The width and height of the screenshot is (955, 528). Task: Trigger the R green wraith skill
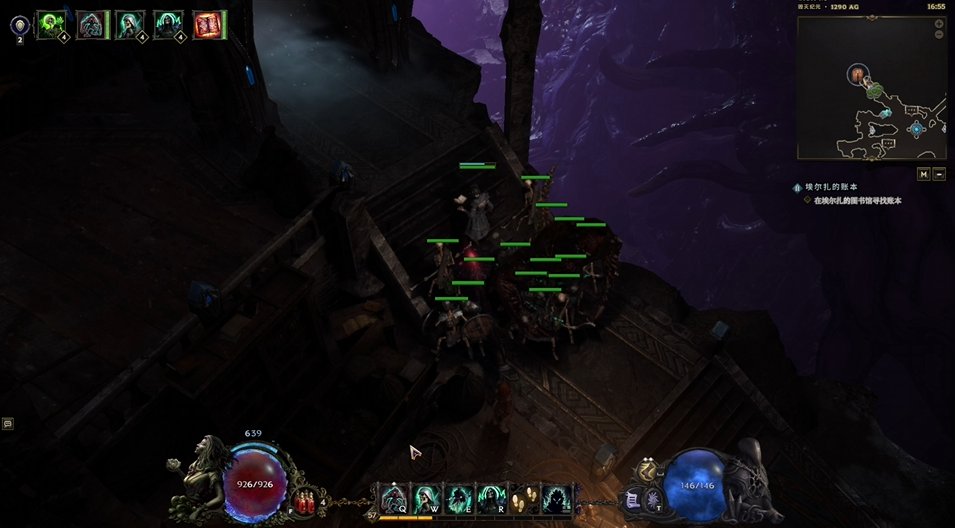[x=491, y=497]
